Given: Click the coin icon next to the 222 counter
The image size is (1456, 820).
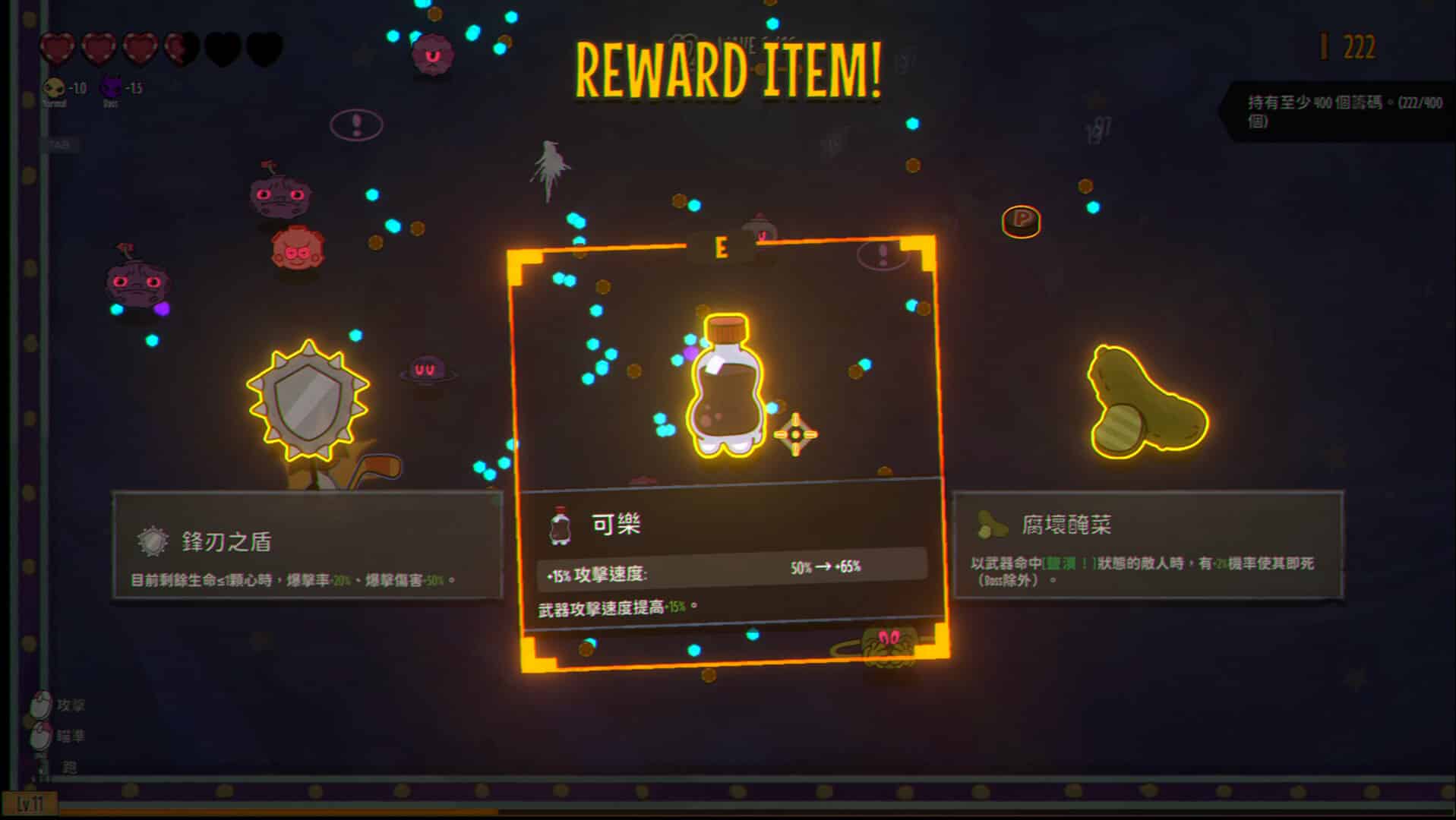Looking at the screenshot, I should click(x=1325, y=47).
